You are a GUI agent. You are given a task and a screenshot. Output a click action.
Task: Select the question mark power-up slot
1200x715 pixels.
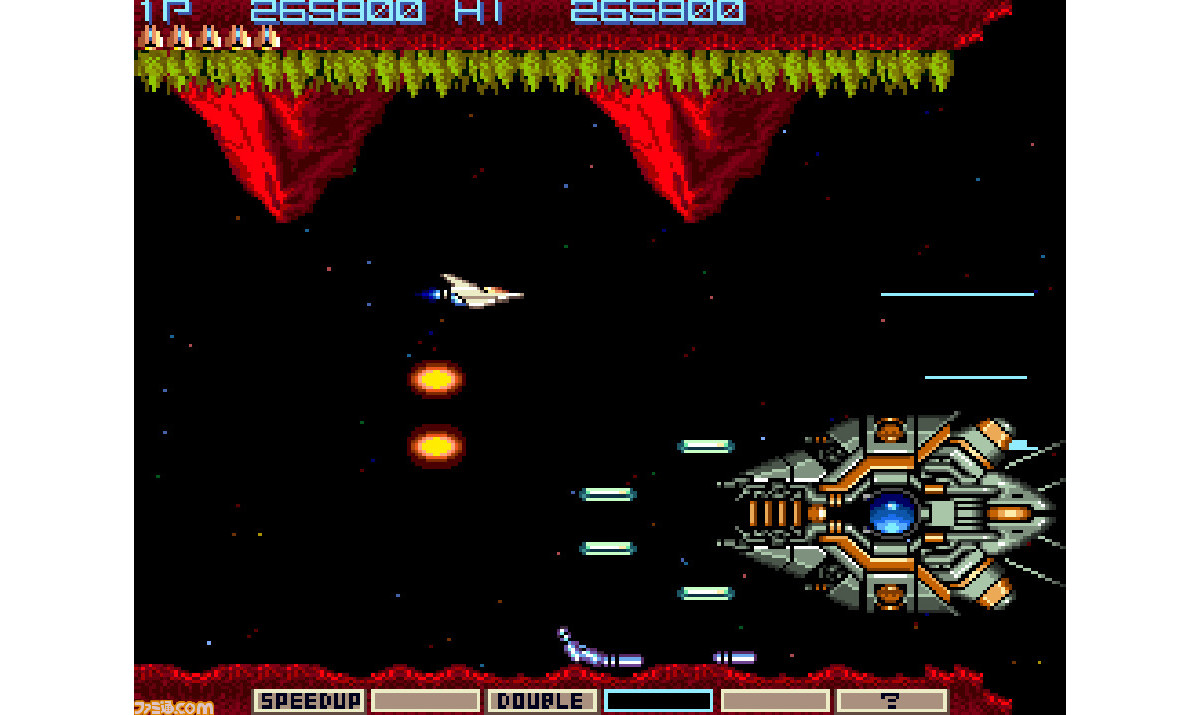pos(891,701)
